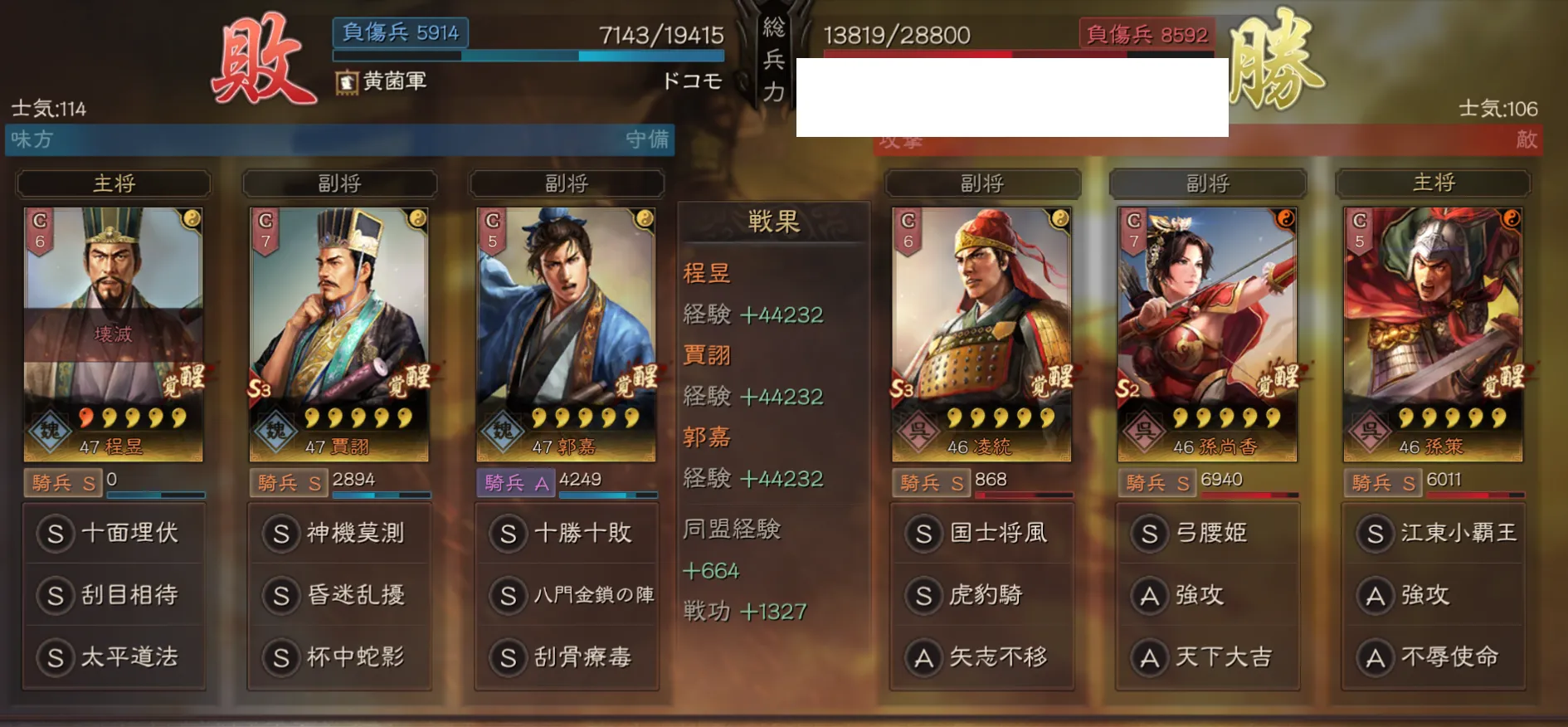Open the 孫策 enemy commander card
The height and width of the screenshot is (727, 1568).
click(x=1433, y=334)
